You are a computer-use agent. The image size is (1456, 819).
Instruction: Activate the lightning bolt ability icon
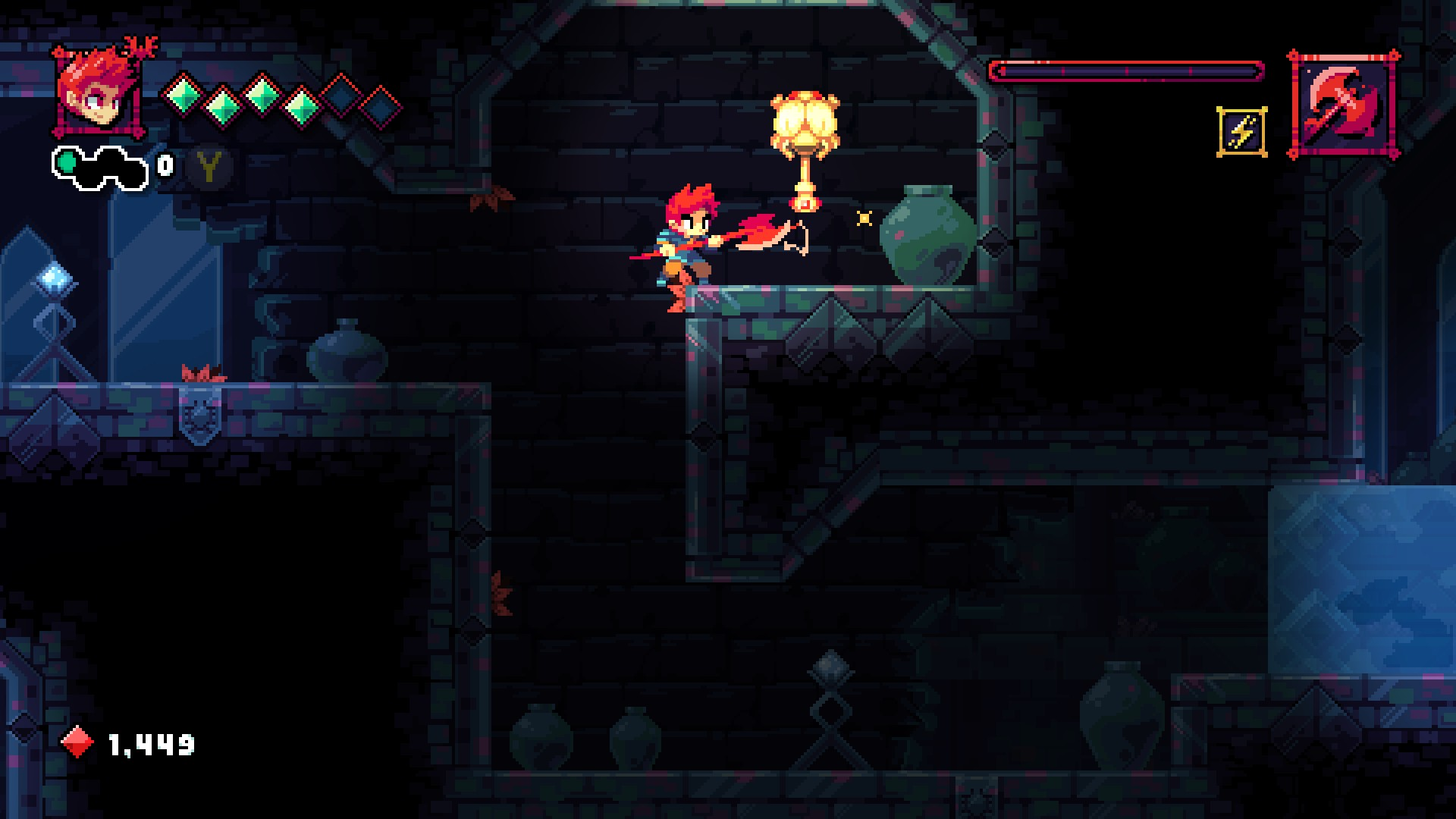point(1241,132)
